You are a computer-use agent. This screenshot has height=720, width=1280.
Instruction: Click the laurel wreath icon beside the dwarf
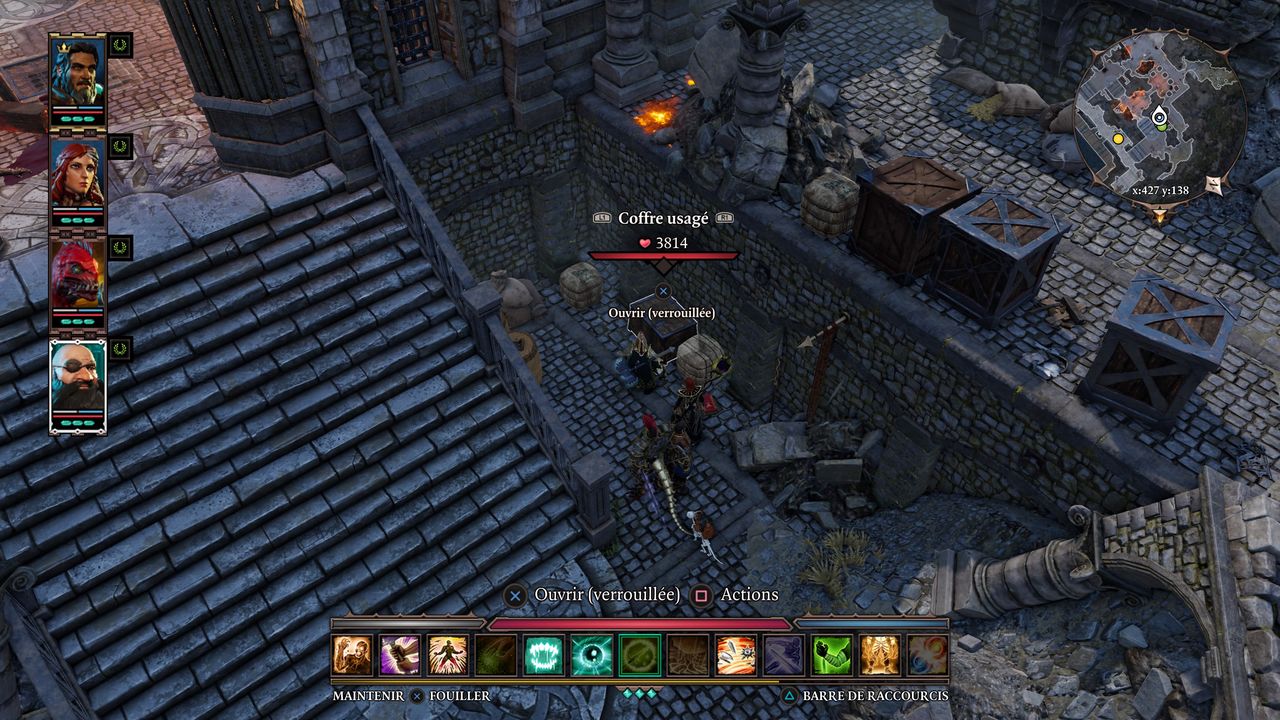(120, 350)
